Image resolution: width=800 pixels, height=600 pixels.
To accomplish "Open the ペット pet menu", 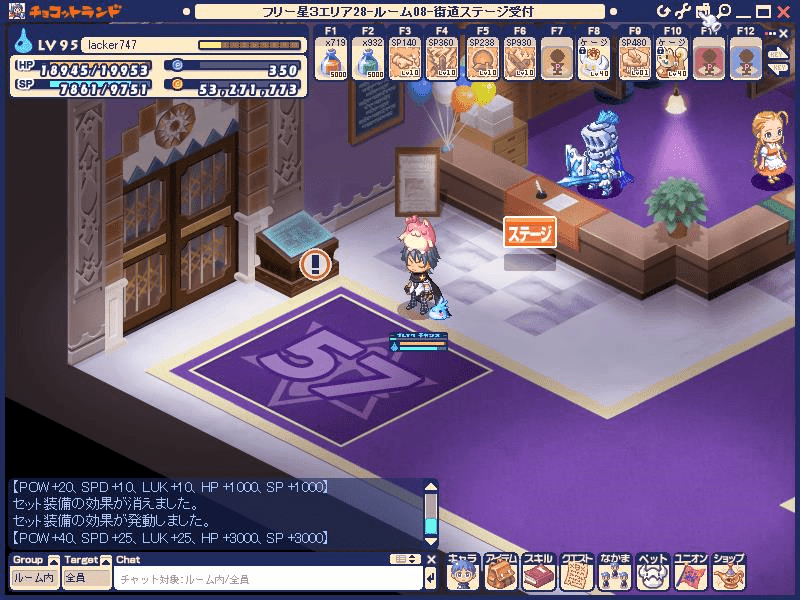I will pyautogui.click(x=653, y=572).
